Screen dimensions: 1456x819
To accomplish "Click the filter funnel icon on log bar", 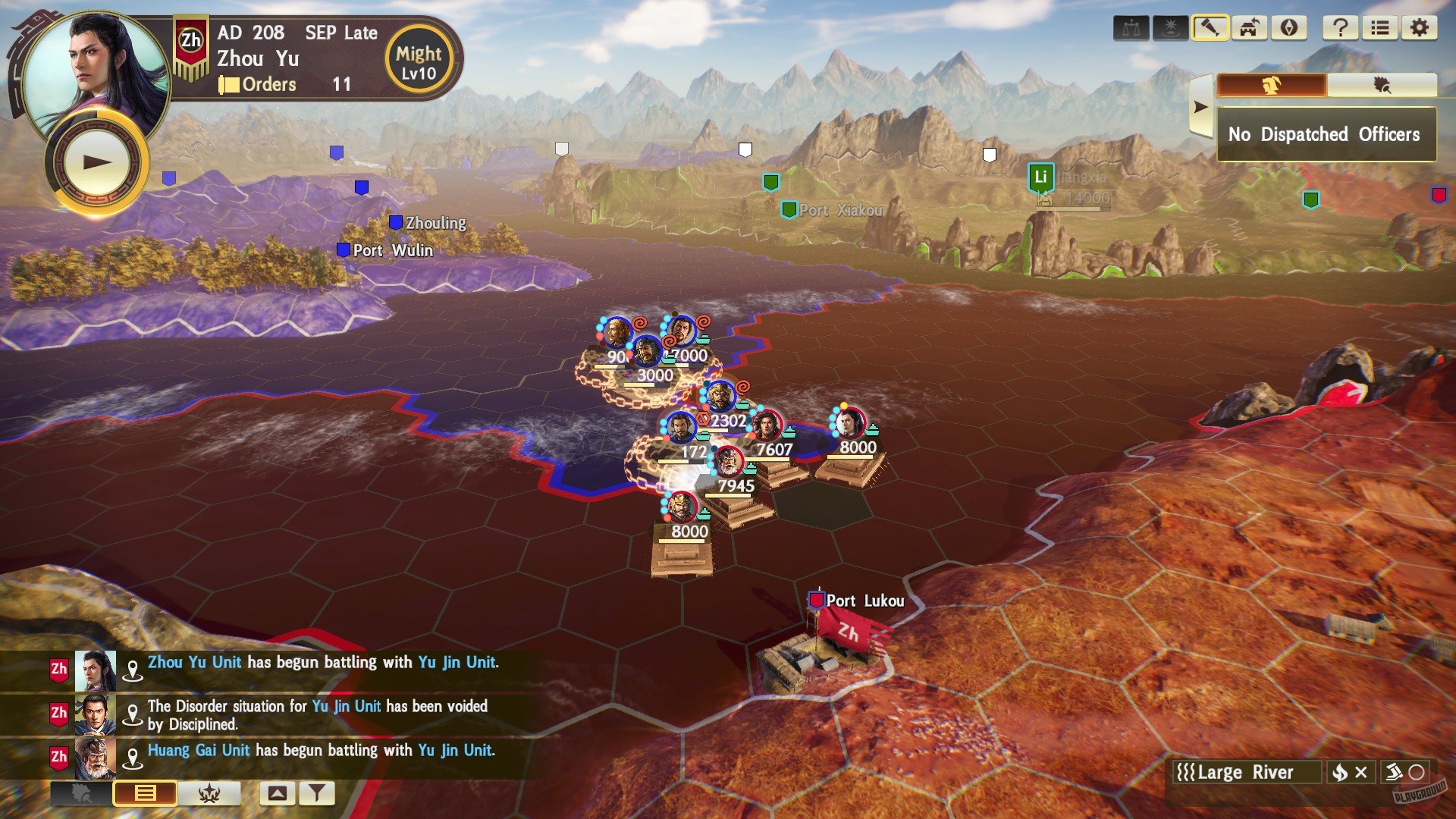I will pos(318,793).
